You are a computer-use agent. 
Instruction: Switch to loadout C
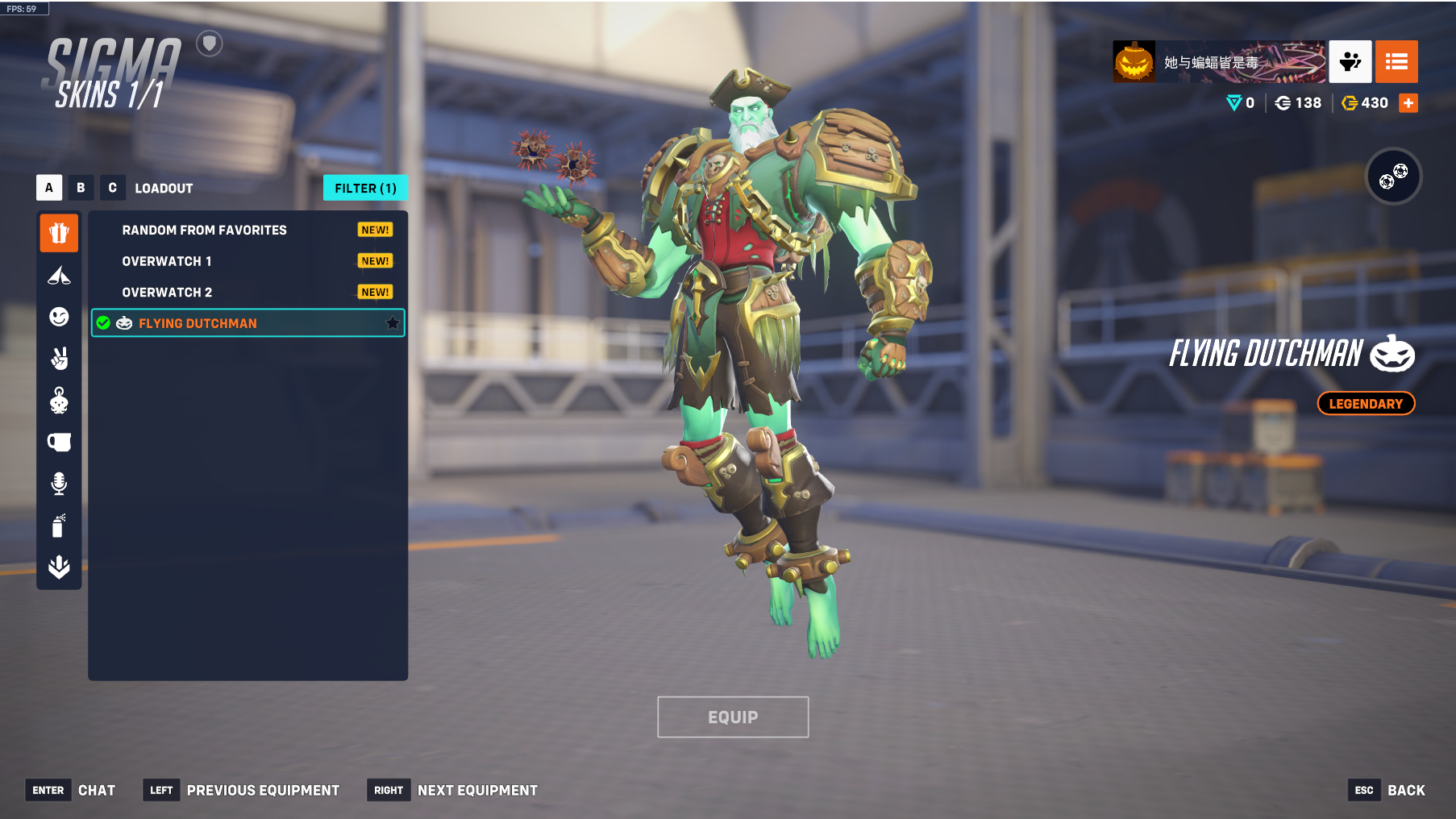(x=112, y=188)
